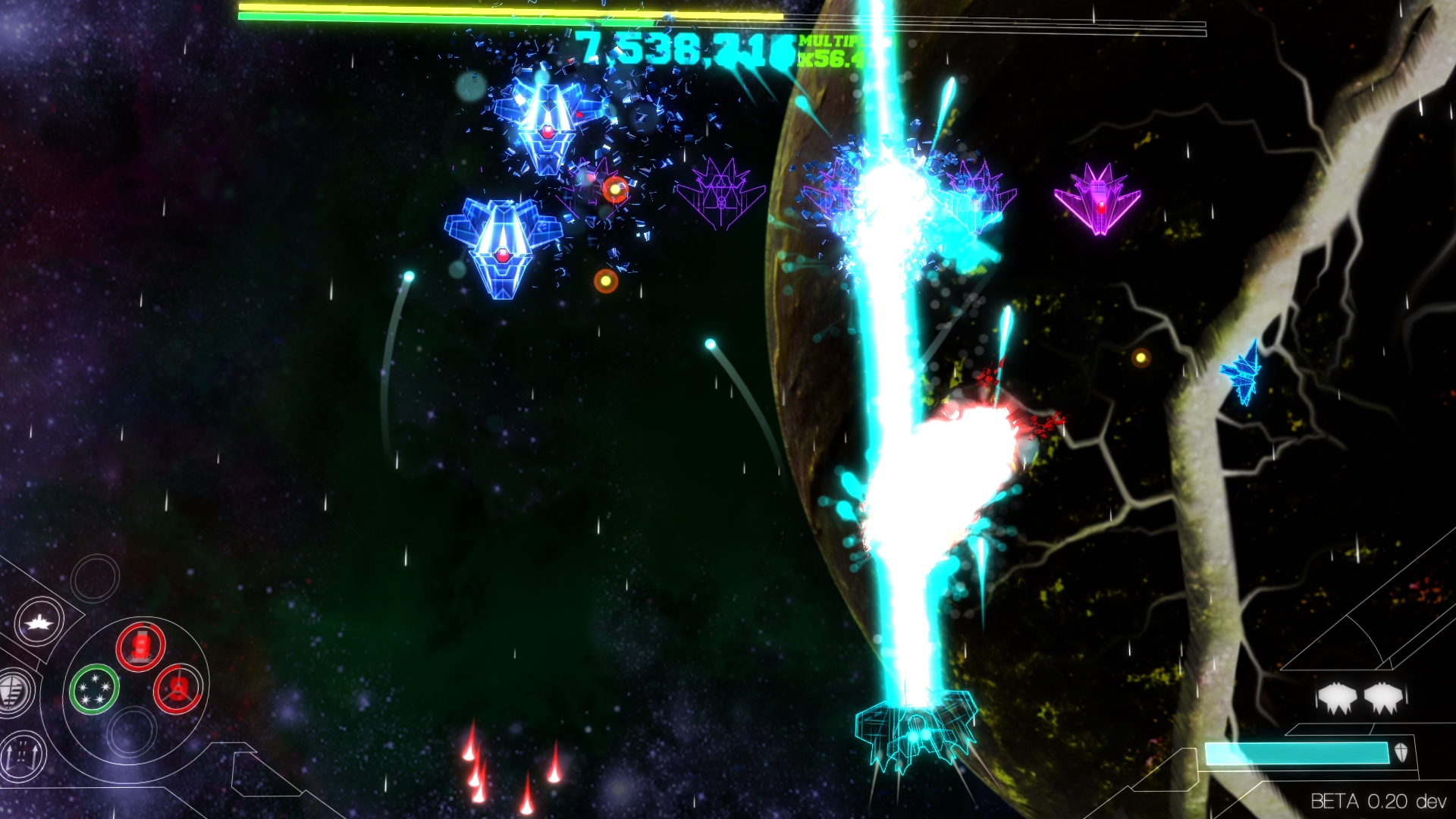This screenshot has width=1456, height=819.
Task: Select the starburst blast weapon icon
Action: [39, 622]
